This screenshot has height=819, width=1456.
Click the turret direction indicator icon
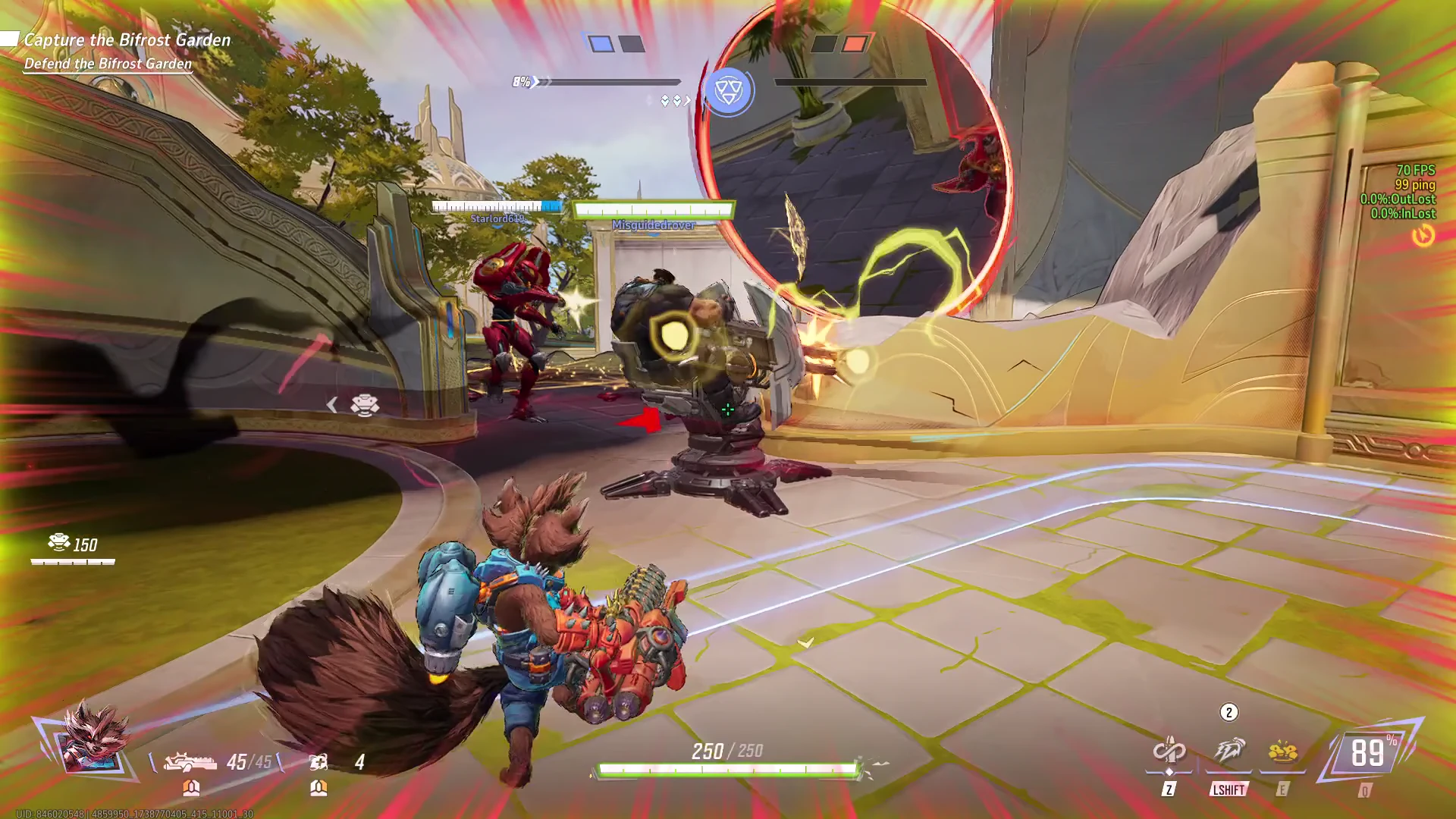(364, 405)
